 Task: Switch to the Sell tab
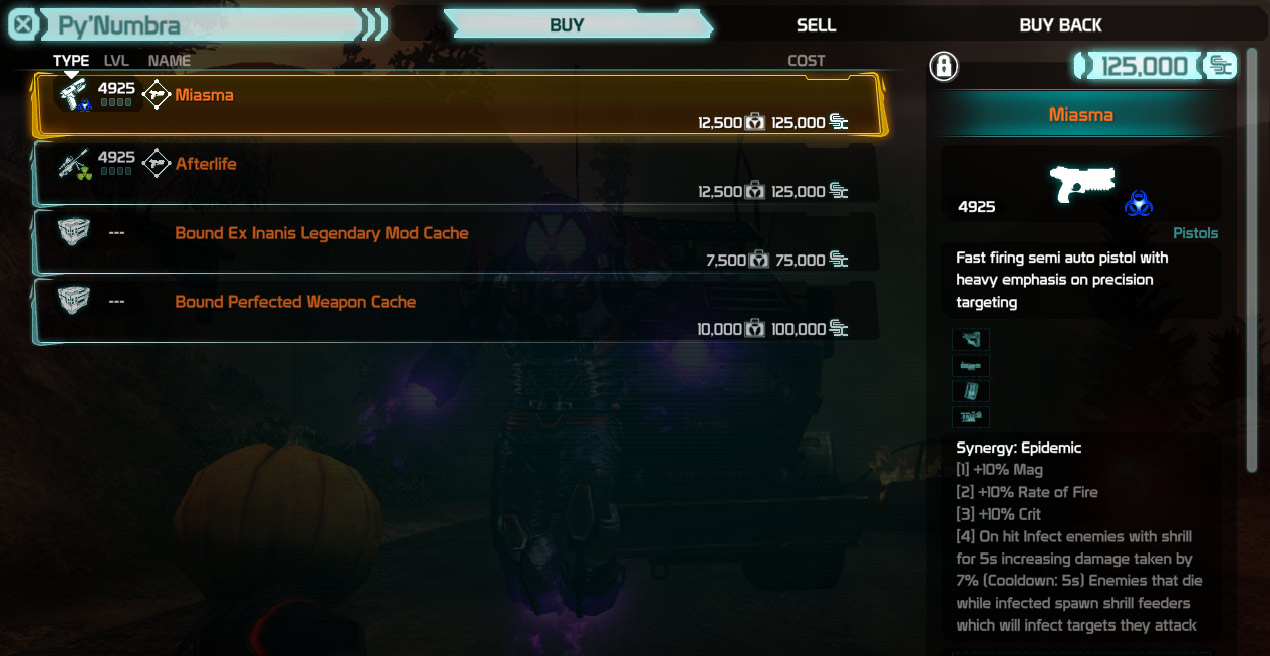[816, 25]
